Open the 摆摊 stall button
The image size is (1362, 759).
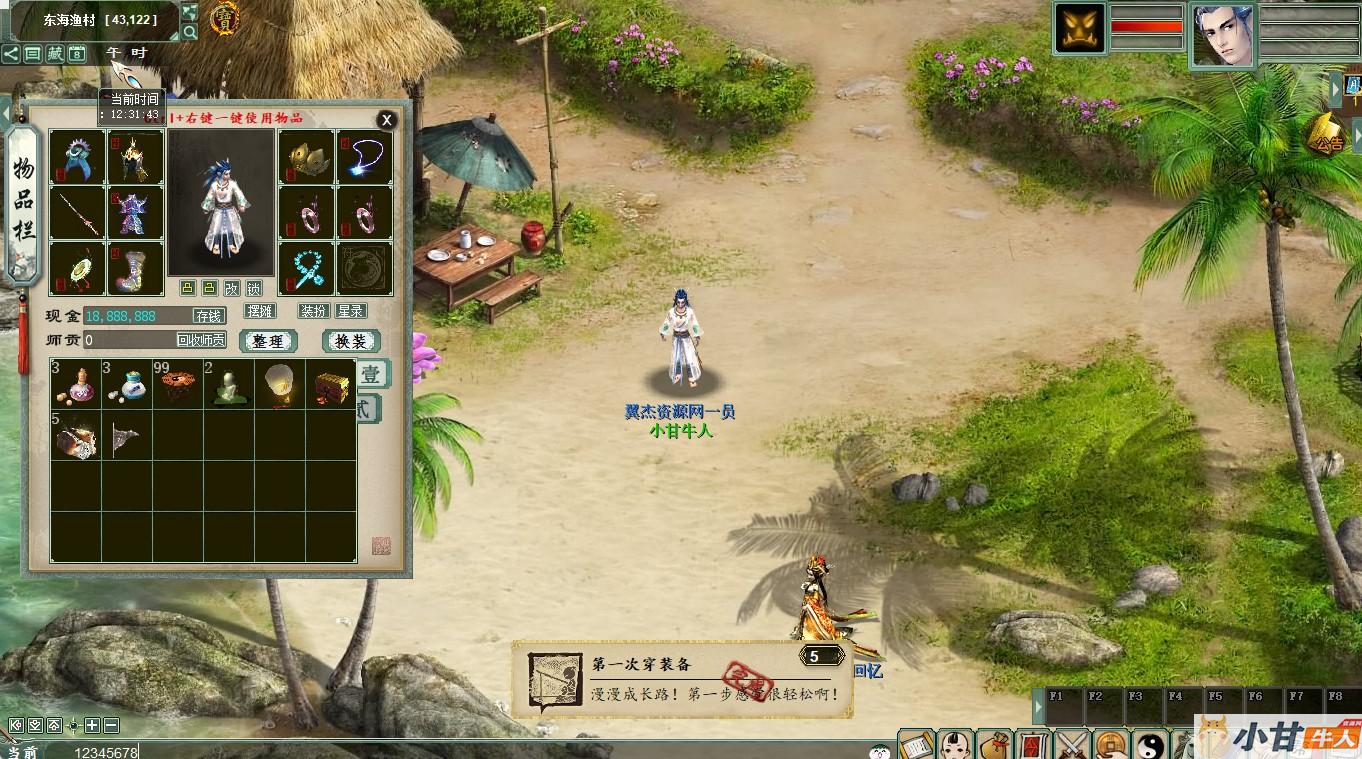point(260,311)
